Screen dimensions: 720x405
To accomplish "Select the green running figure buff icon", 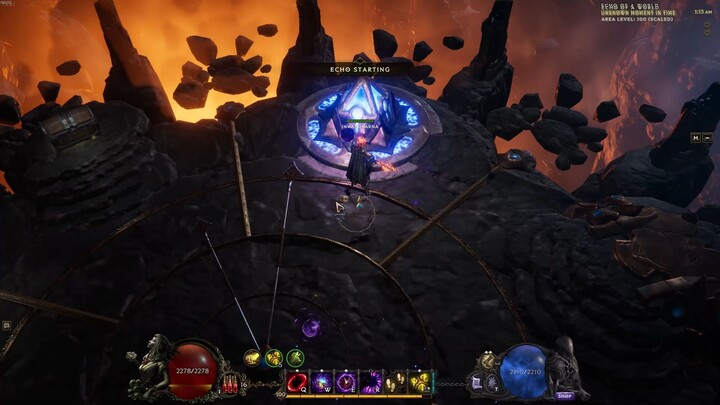I will 296,357.
